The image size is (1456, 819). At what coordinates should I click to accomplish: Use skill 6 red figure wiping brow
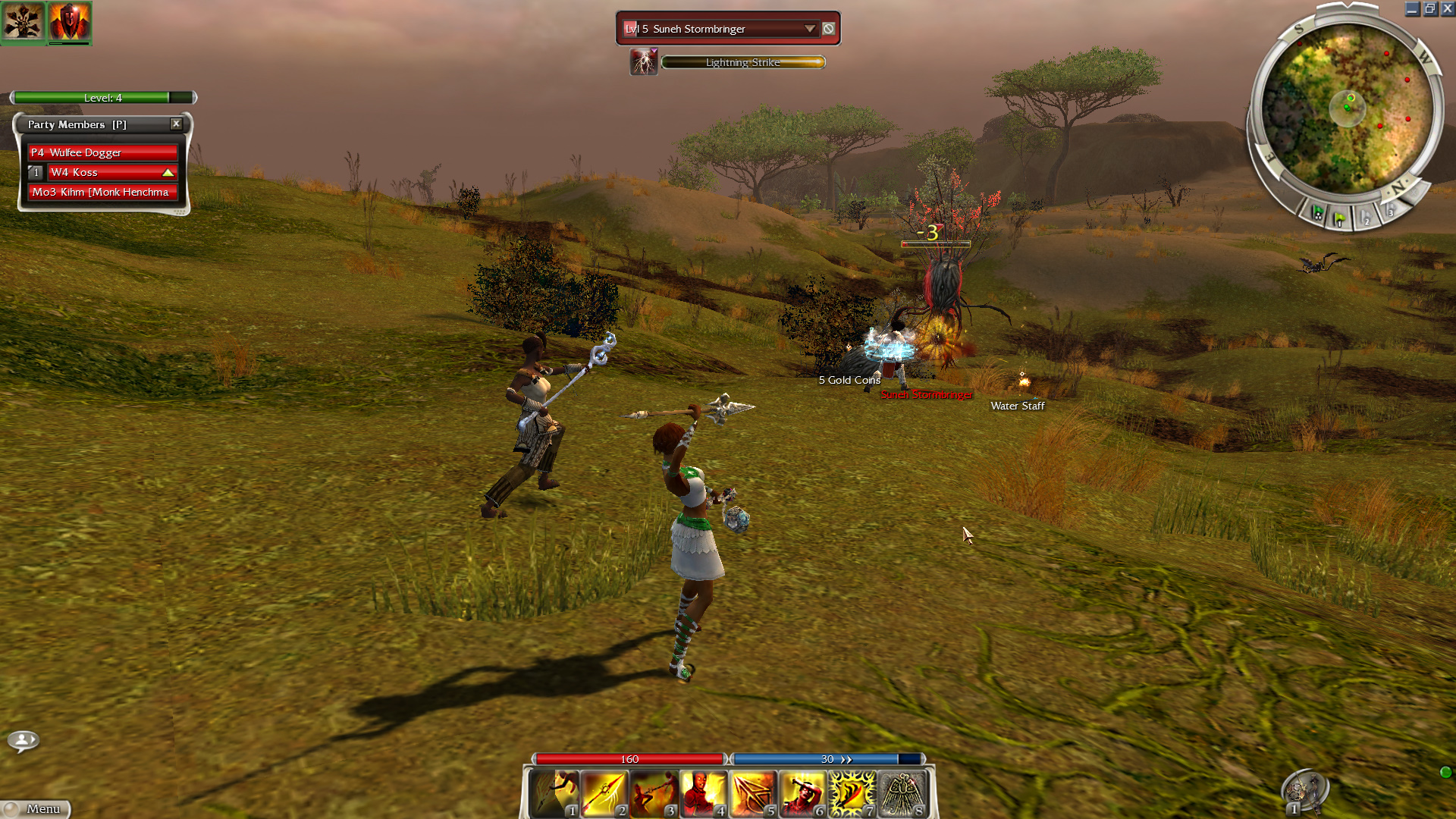click(x=802, y=793)
